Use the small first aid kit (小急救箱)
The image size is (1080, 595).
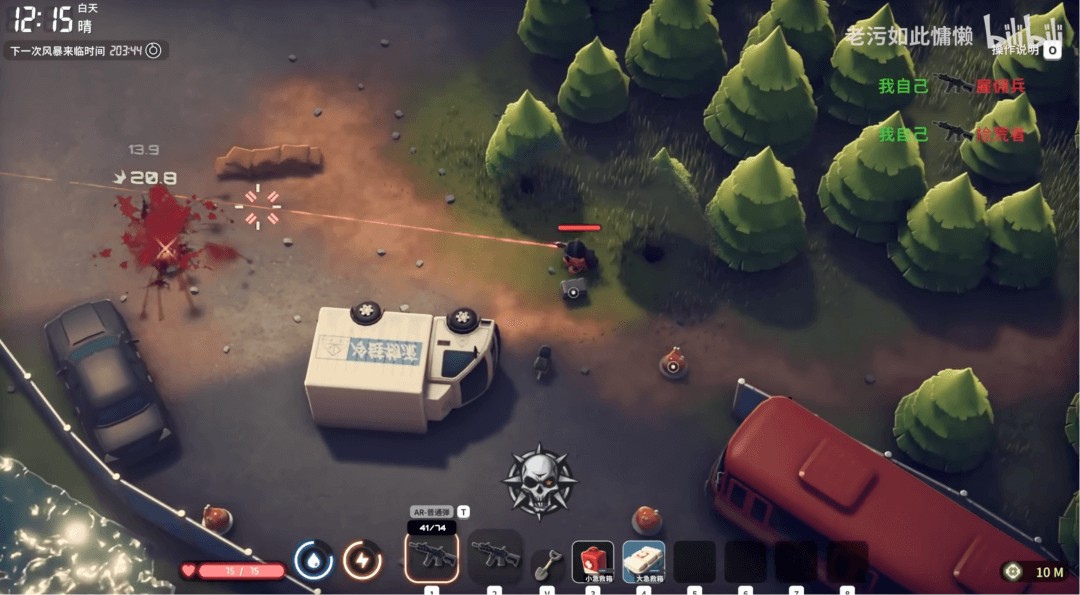(x=593, y=561)
